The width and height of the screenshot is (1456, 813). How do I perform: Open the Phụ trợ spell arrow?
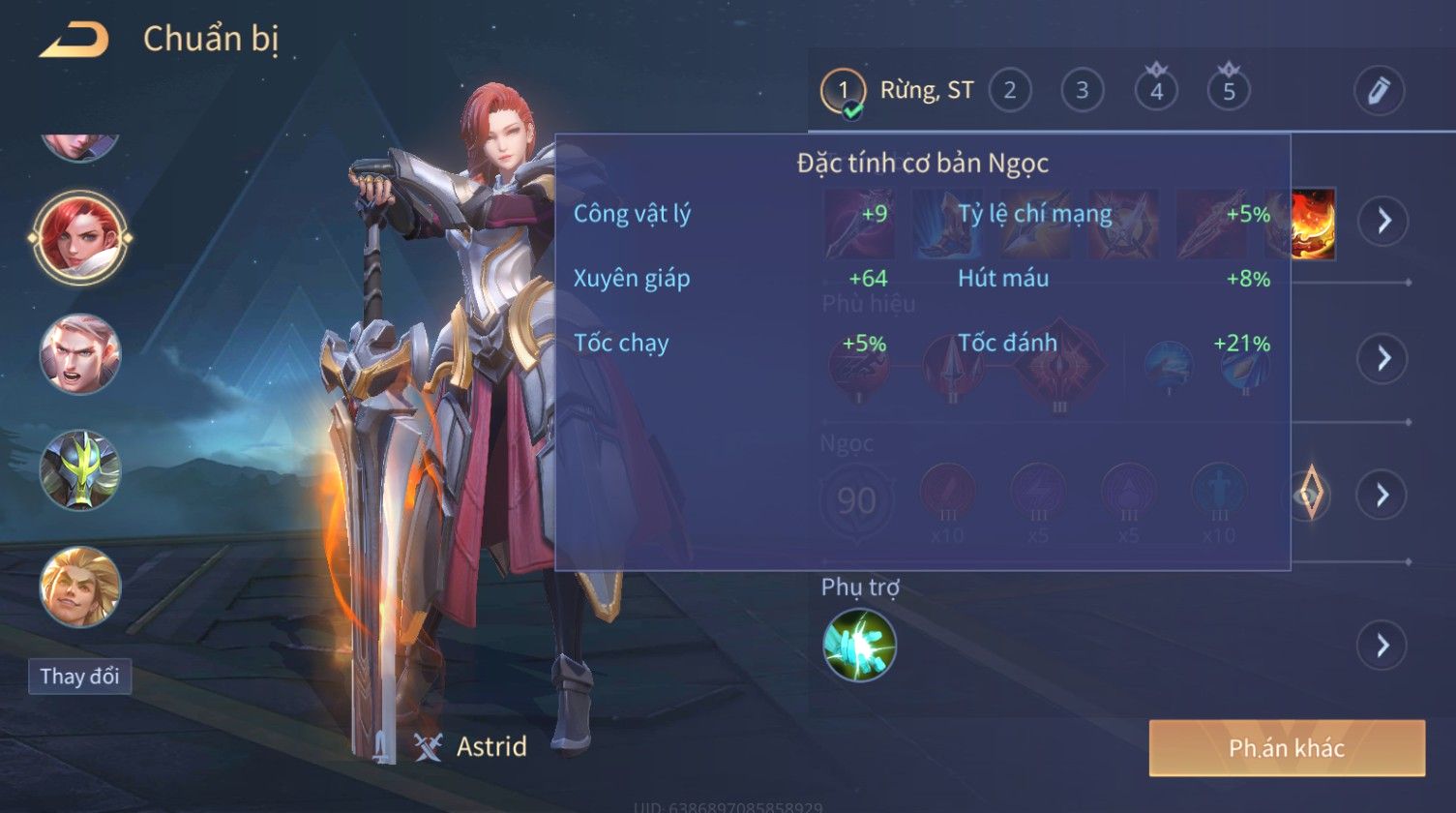pos(1382,645)
